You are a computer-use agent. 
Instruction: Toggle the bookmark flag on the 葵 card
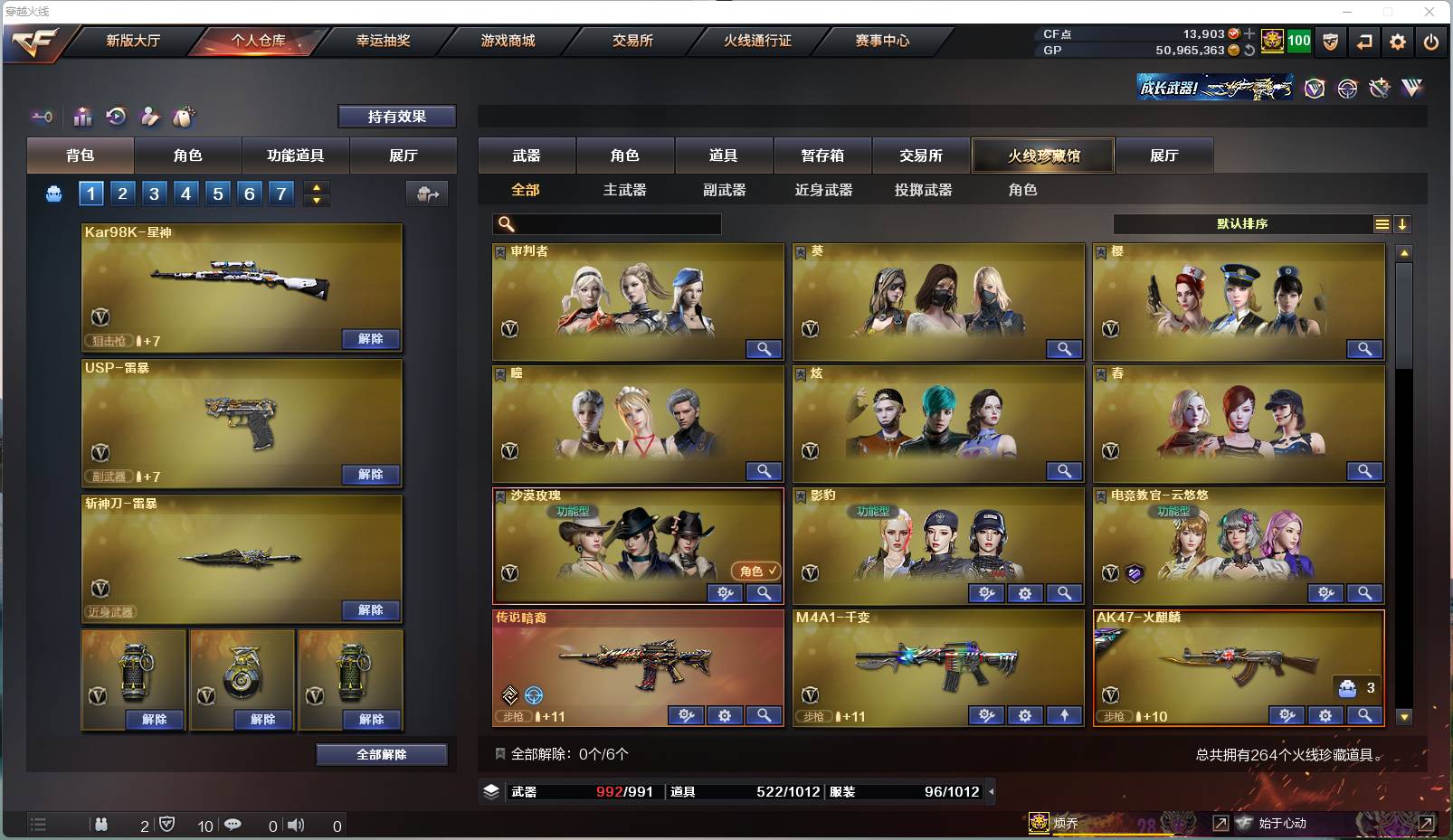pos(802,251)
